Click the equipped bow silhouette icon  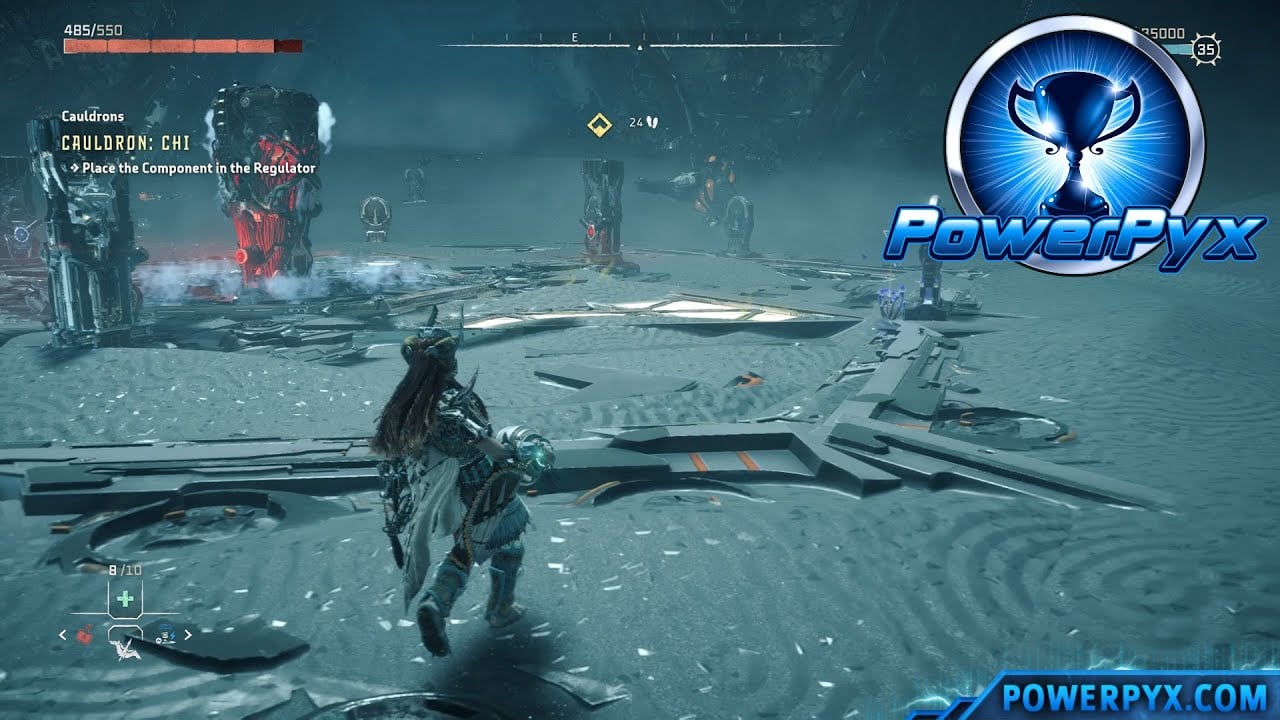[126, 650]
